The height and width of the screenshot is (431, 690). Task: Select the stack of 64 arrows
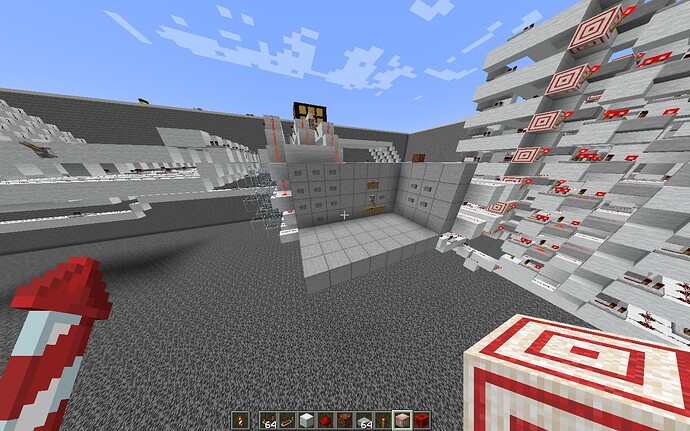[x=267, y=420]
